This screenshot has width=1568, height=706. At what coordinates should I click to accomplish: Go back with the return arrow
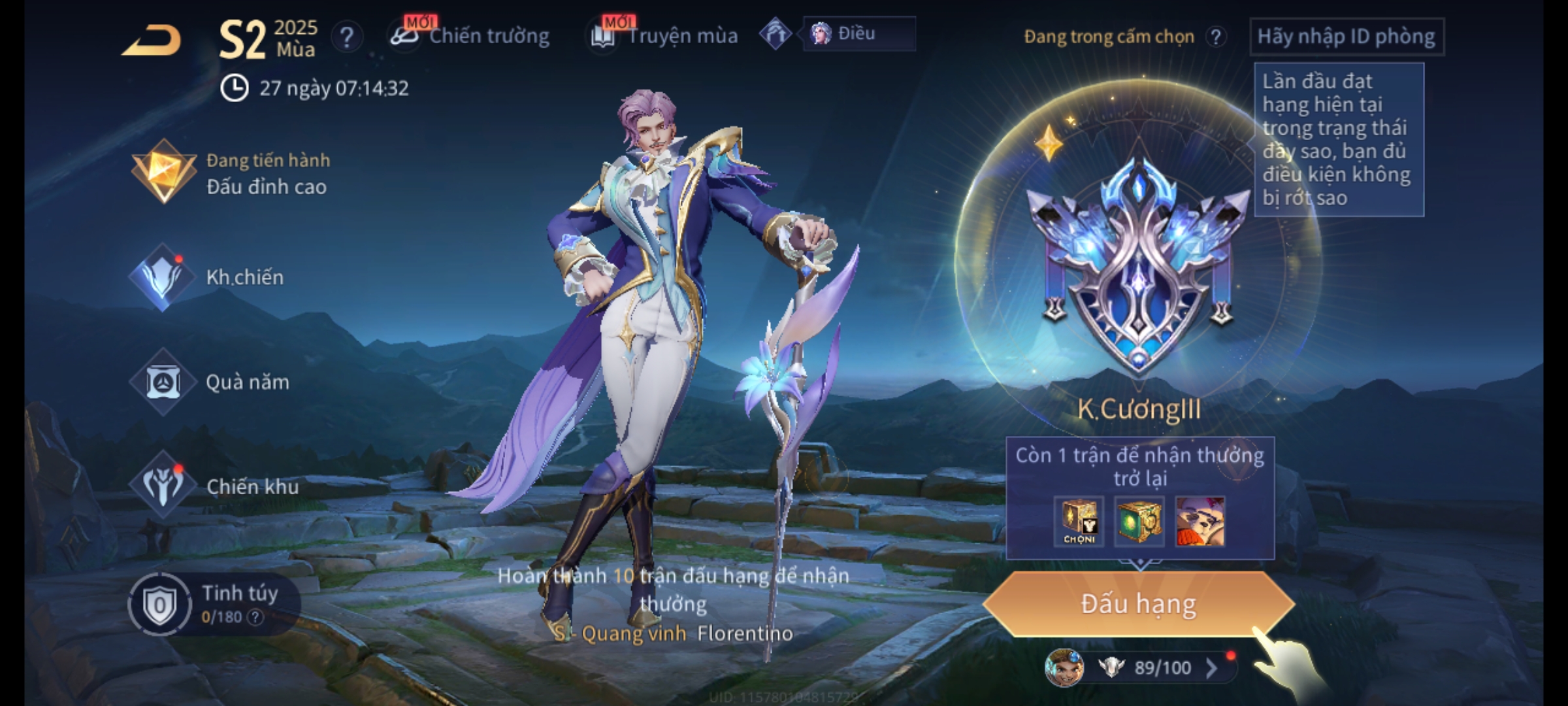tap(152, 41)
